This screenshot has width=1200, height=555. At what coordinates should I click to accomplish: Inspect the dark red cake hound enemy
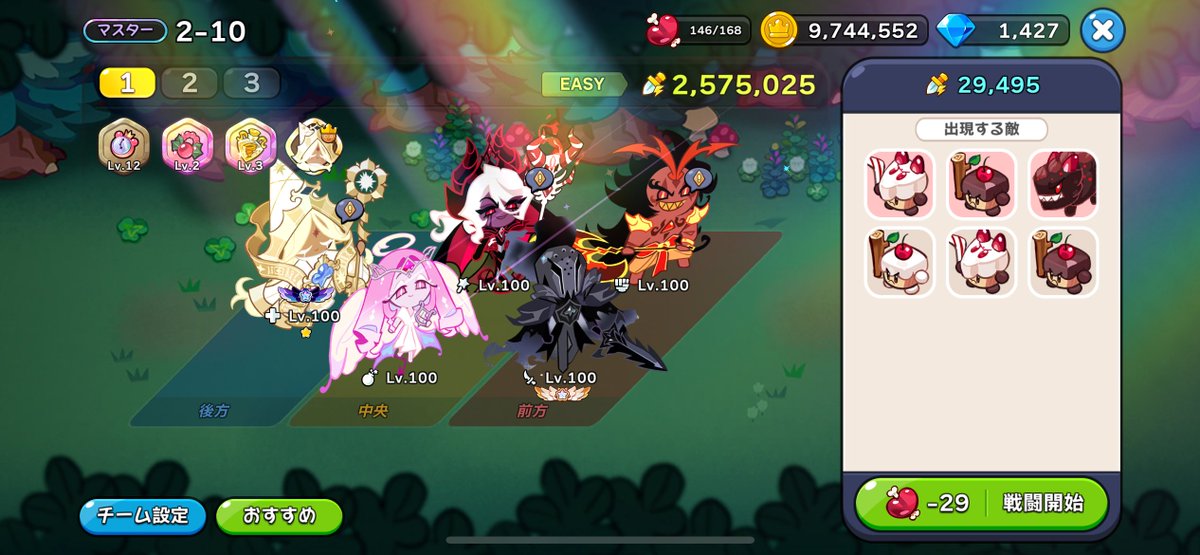[1063, 185]
